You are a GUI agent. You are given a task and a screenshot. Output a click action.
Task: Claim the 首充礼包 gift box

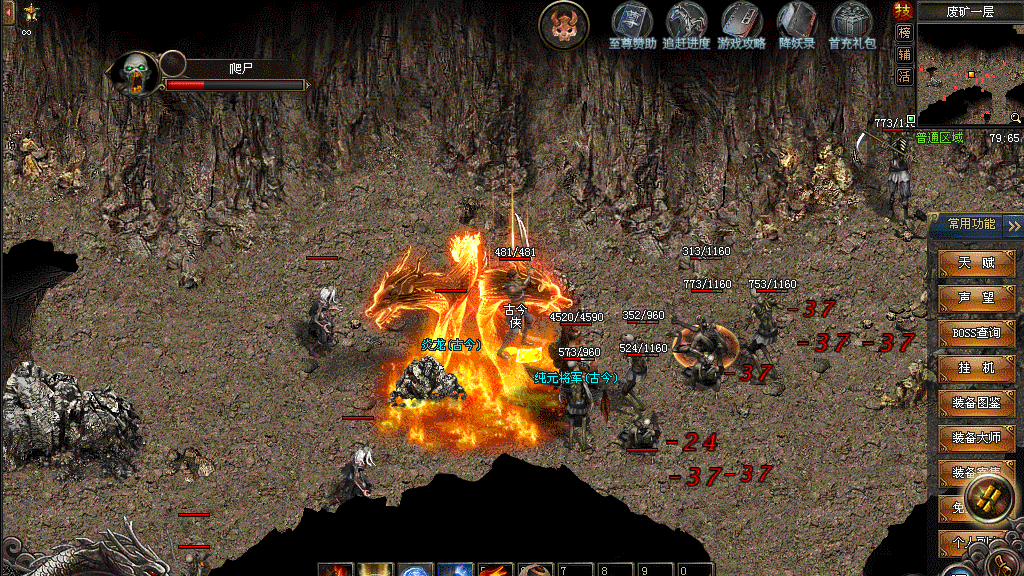(852, 22)
